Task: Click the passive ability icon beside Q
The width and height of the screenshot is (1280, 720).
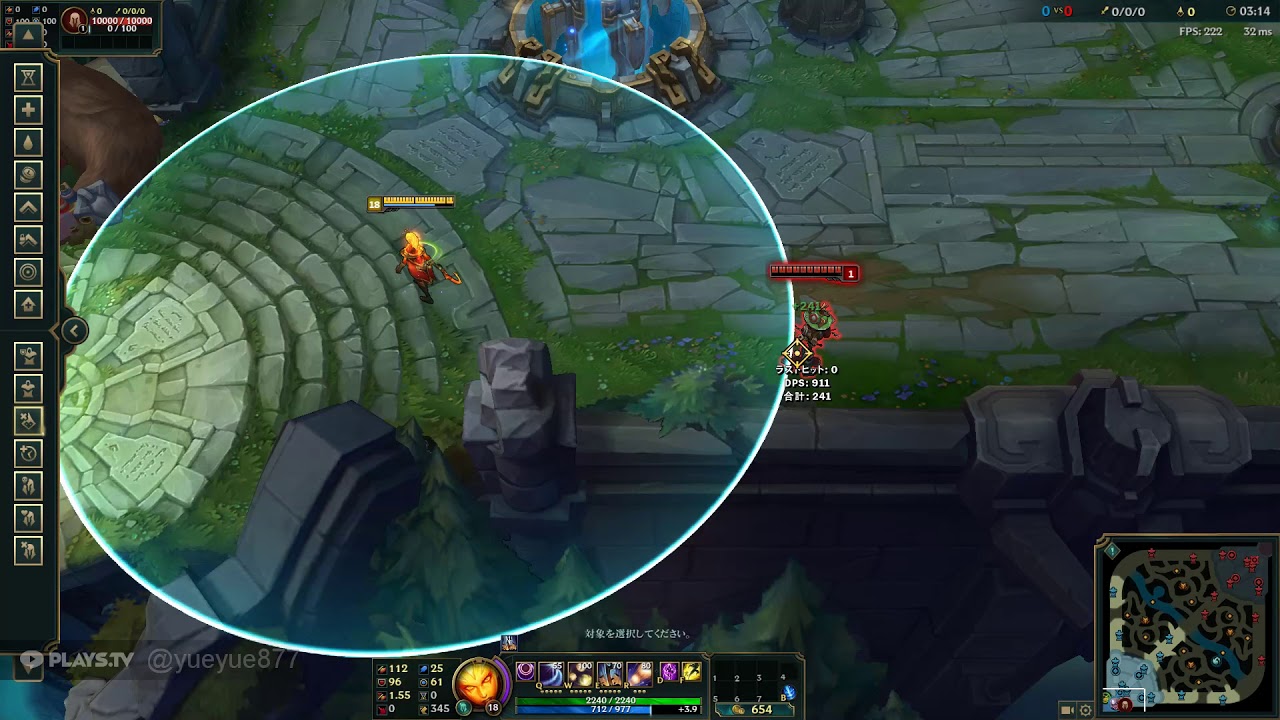Action: tap(526, 672)
